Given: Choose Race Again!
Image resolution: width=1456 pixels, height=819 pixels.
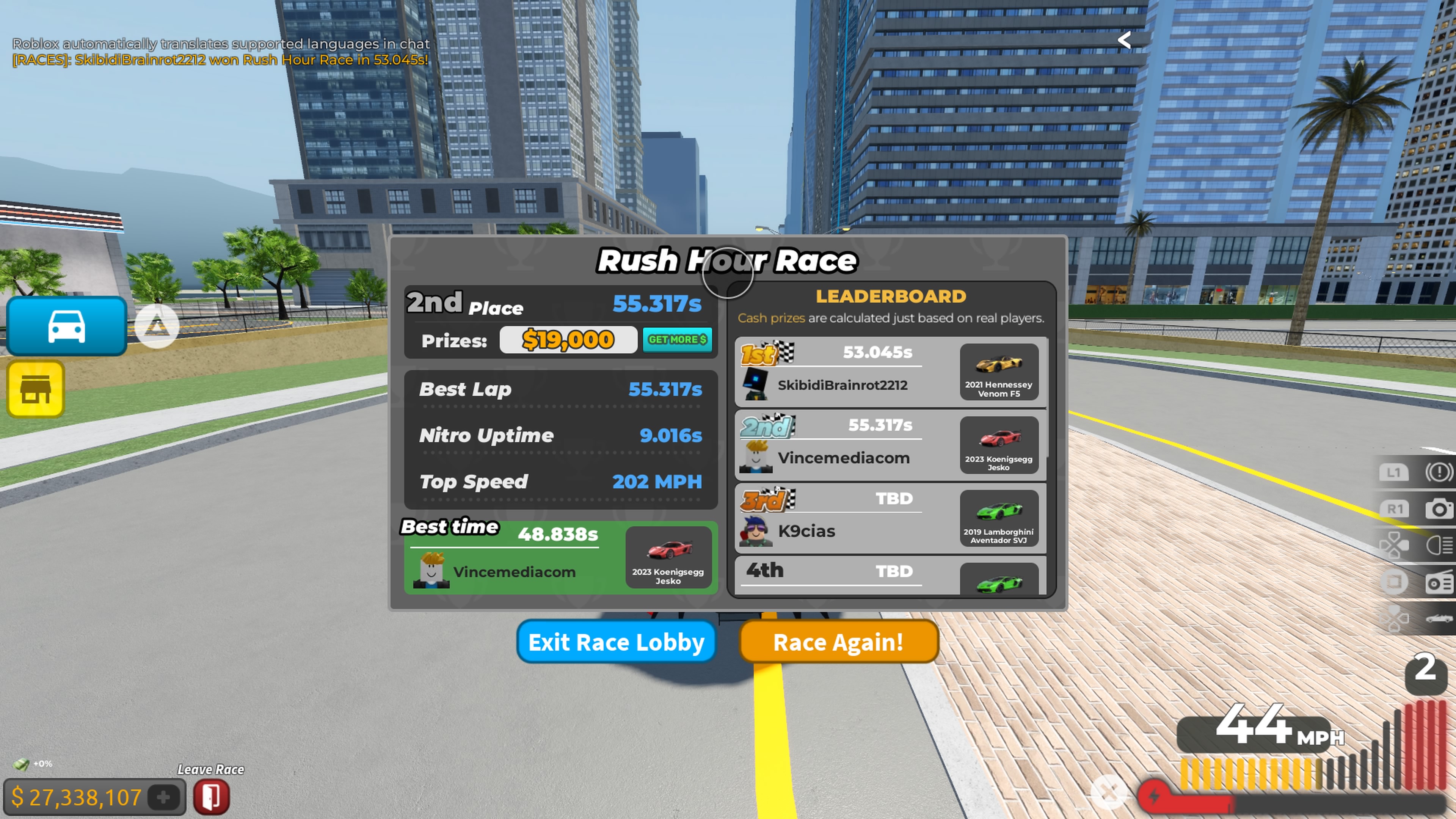Looking at the screenshot, I should (x=838, y=642).
